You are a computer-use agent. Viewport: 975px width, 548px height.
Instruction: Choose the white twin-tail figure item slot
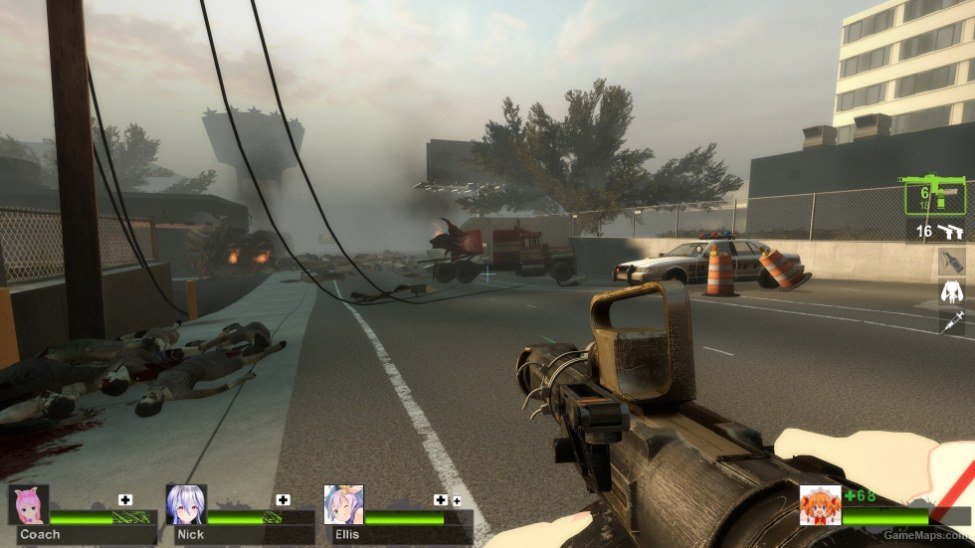tap(952, 292)
